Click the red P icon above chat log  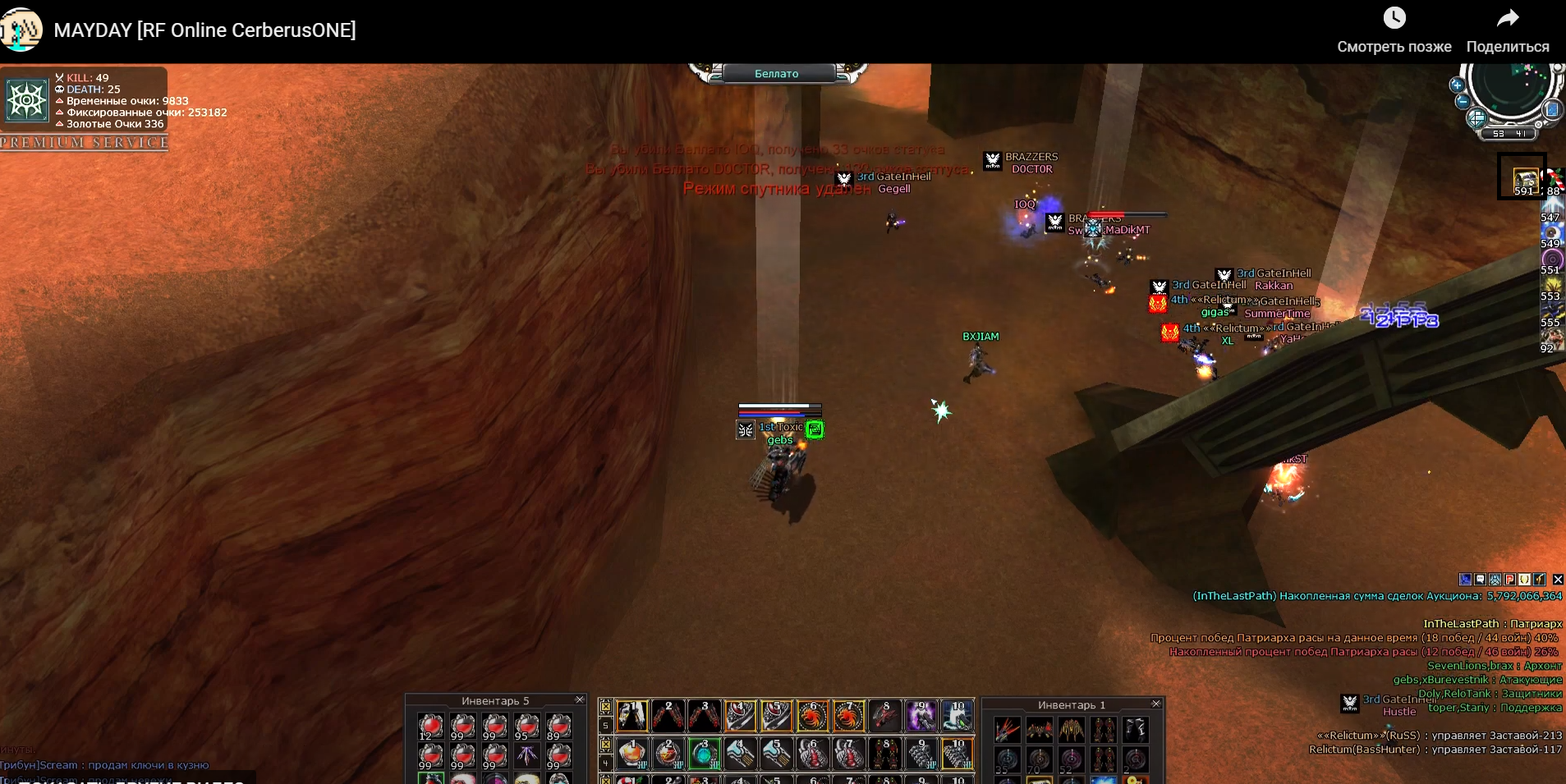click(1509, 580)
